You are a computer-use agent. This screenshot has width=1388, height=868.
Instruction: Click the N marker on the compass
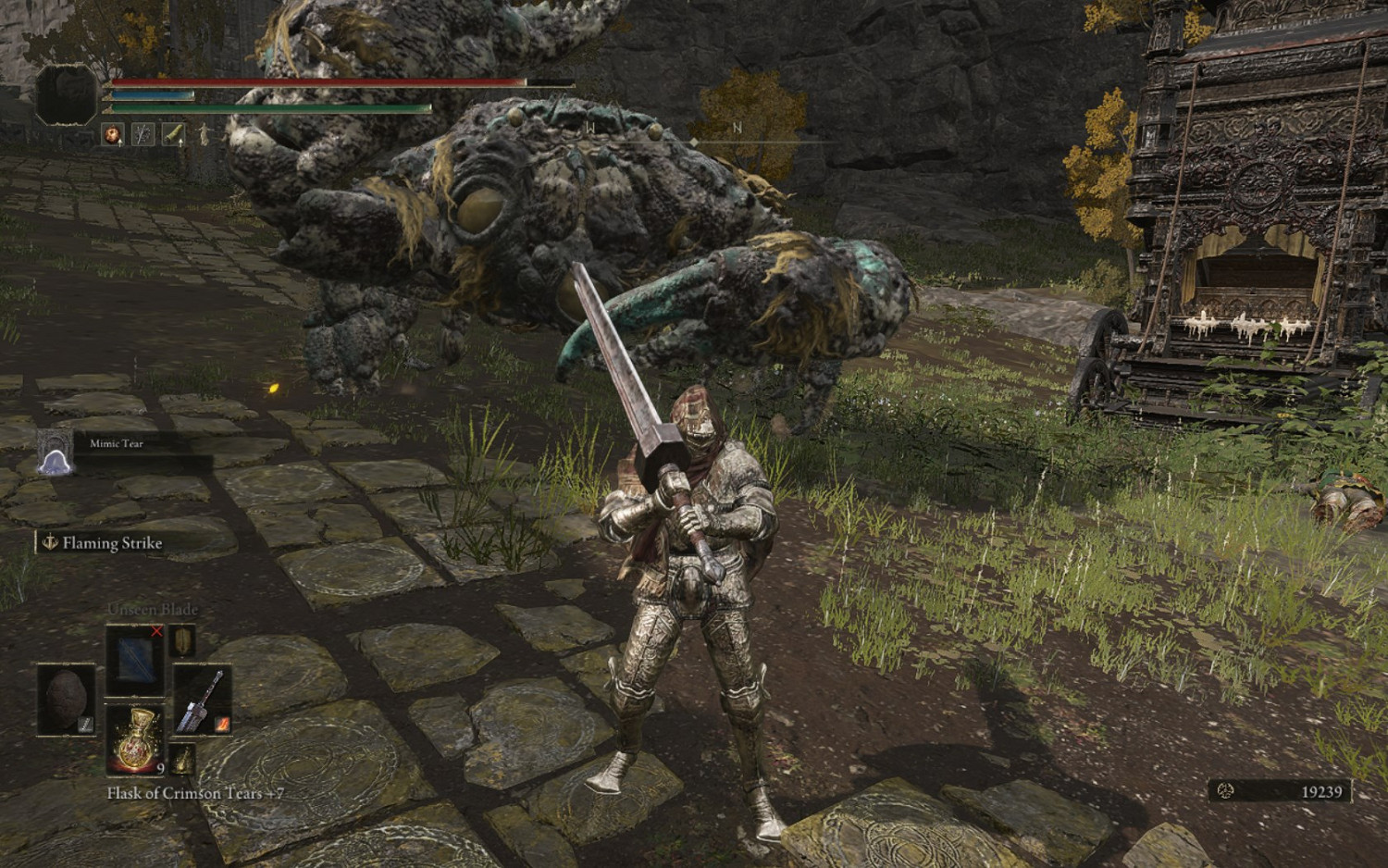click(737, 125)
